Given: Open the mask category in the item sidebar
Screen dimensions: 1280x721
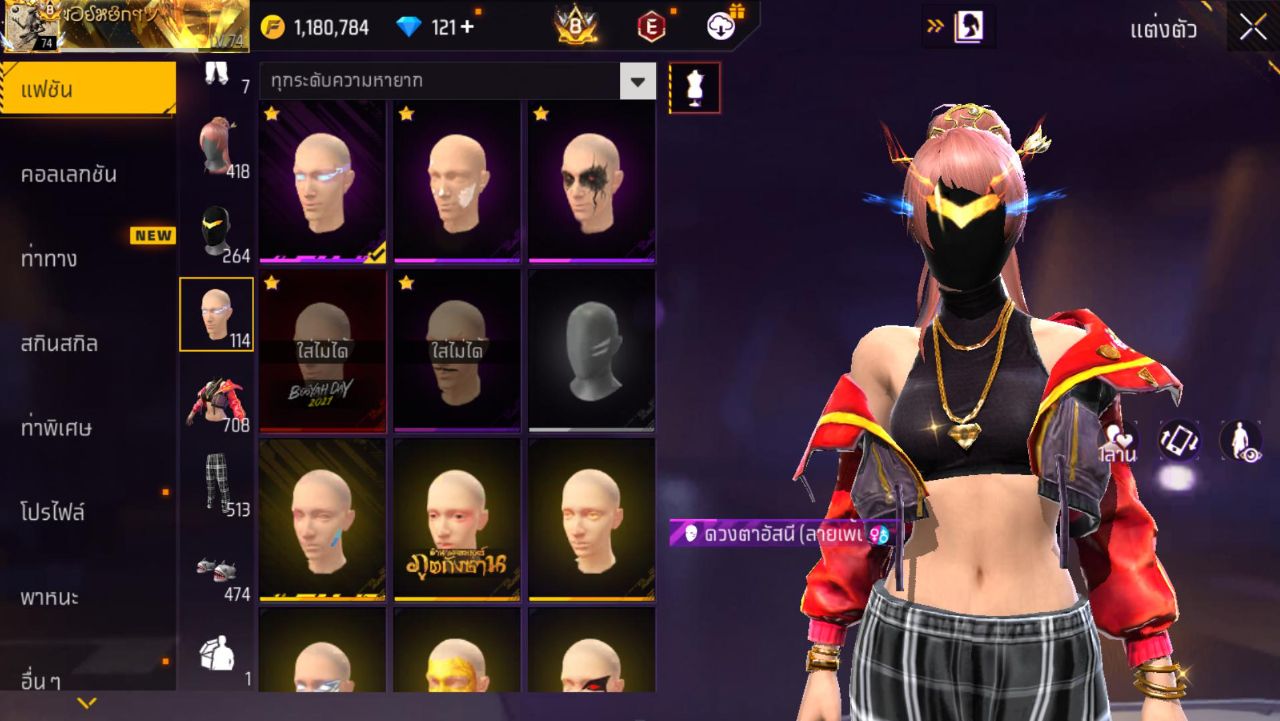Looking at the screenshot, I should click(x=218, y=230).
